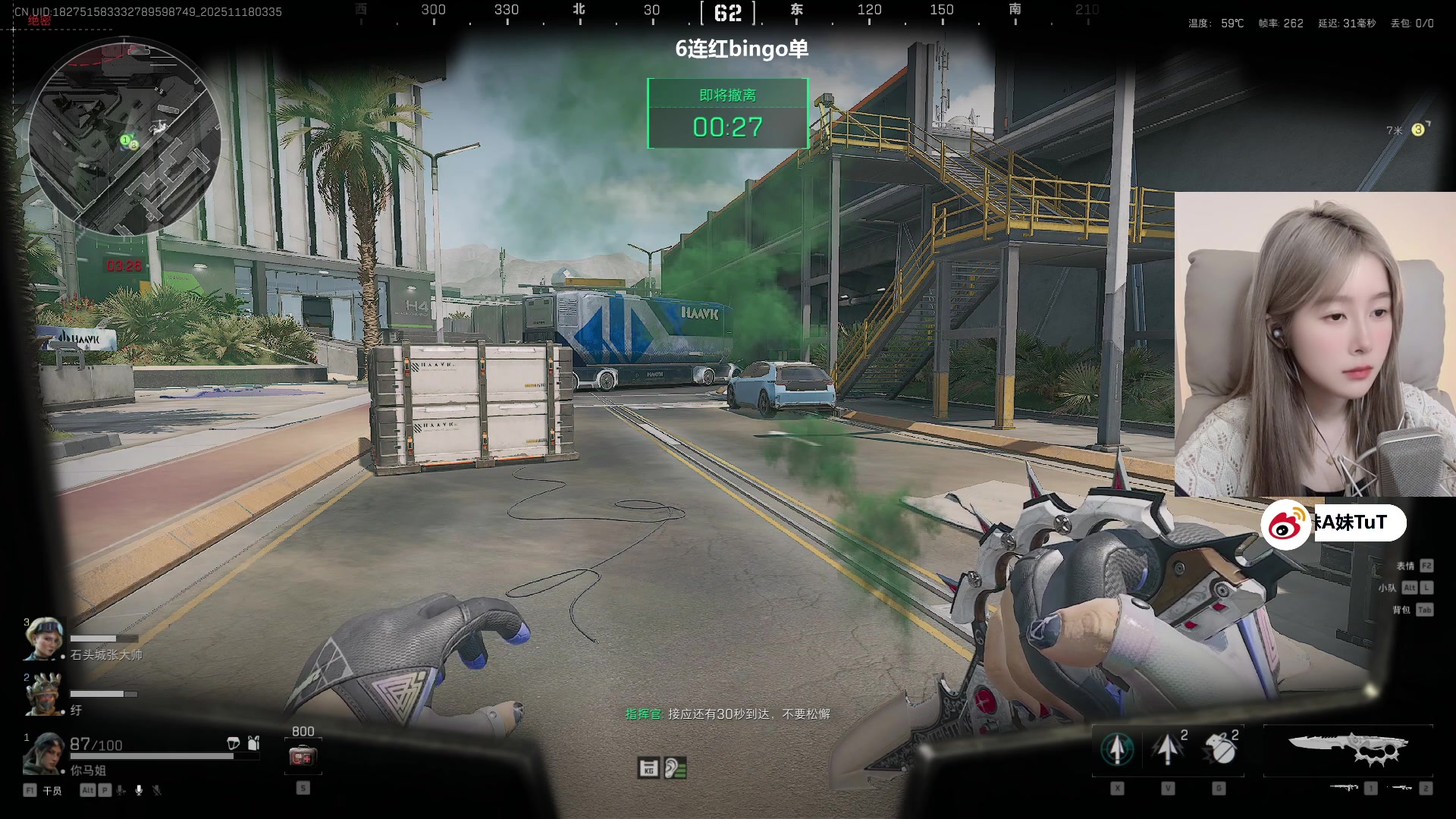Select teammate 石头城张大帅's portrait

coord(42,638)
